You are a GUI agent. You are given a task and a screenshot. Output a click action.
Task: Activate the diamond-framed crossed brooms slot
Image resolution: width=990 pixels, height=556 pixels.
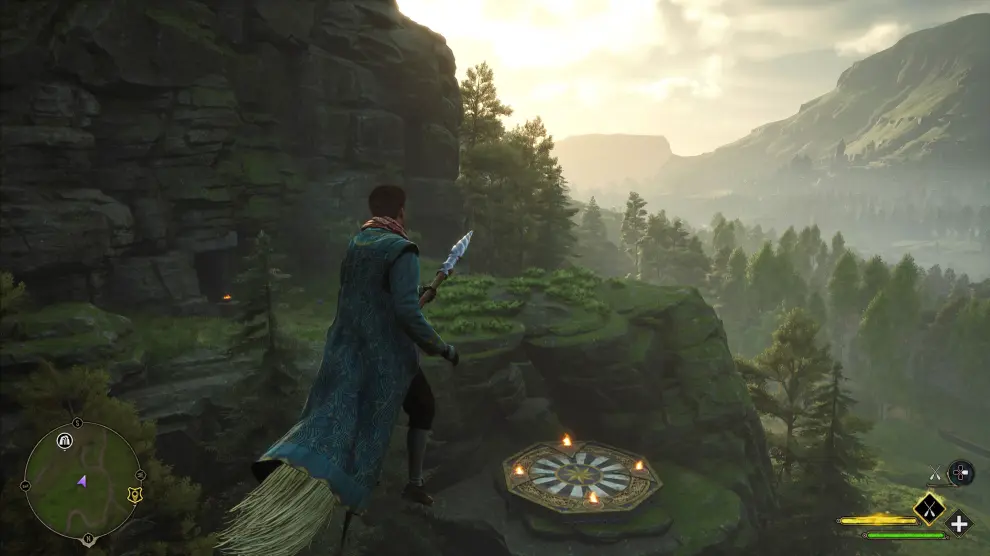(x=929, y=508)
